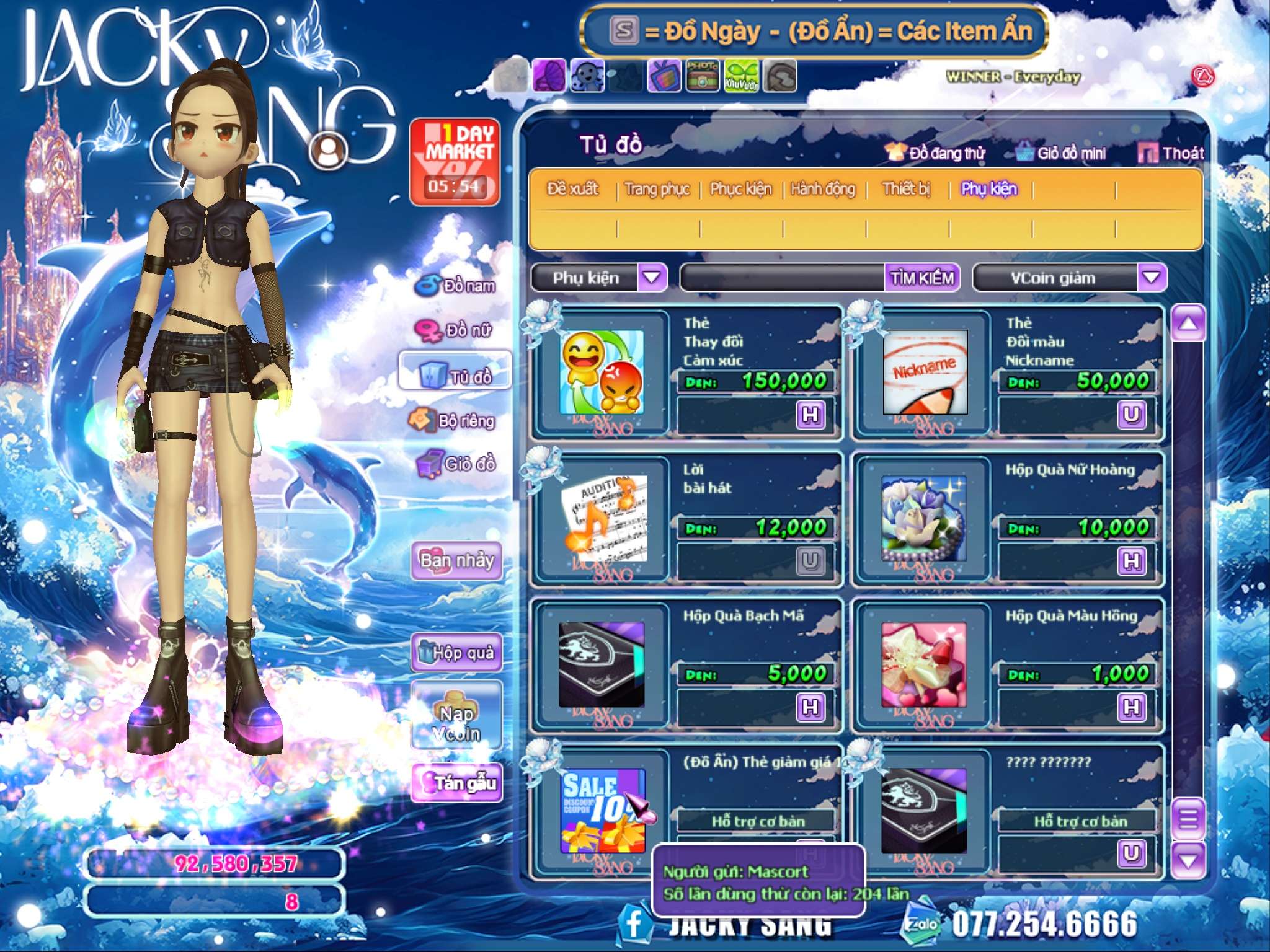Click the TÌM KIẾM search button
1270x952 pixels.
point(922,278)
